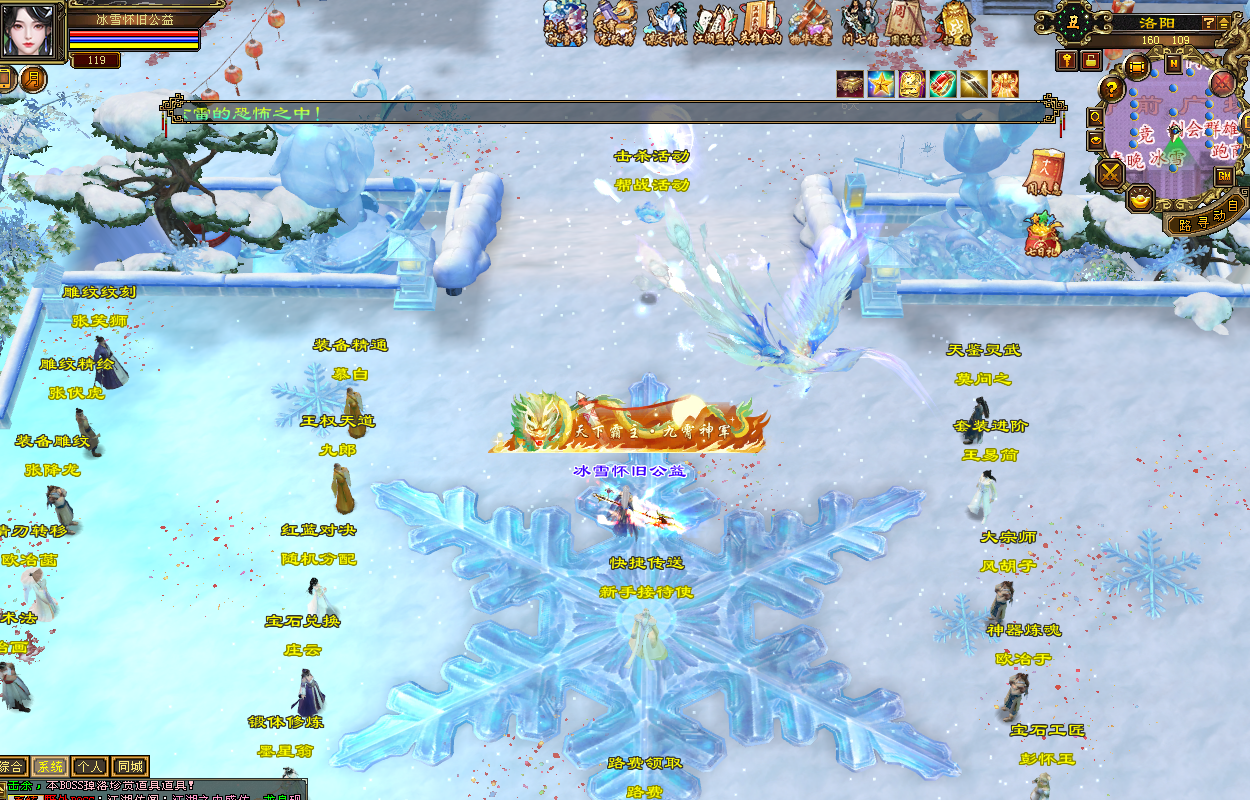Open the gold ingot shop button

click(1139, 200)
